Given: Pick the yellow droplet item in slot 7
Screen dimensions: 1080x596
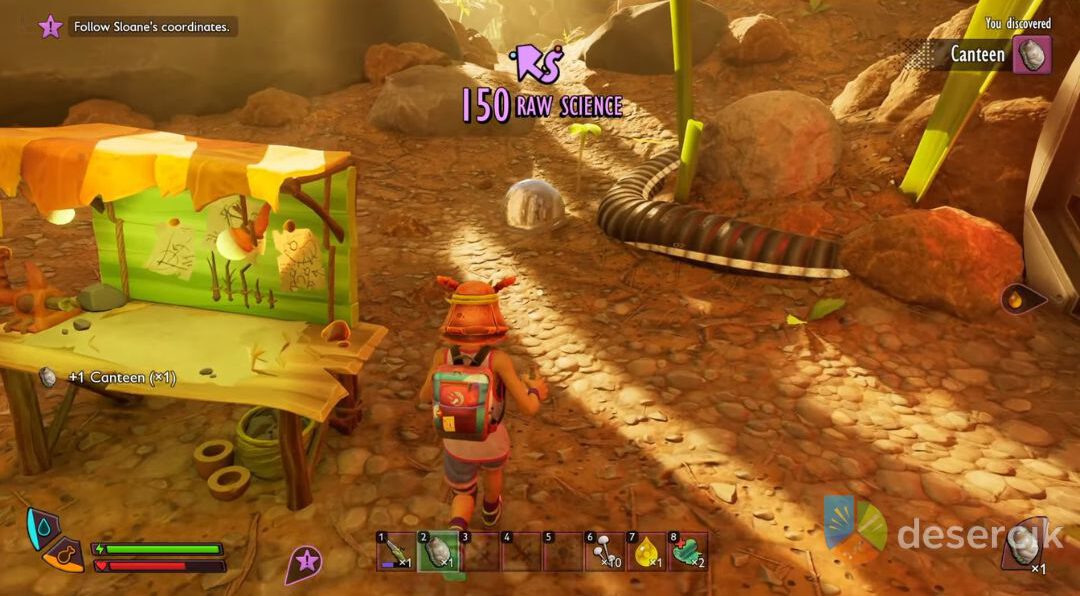Looking at the screenshot, I should [x=645, y=551].
